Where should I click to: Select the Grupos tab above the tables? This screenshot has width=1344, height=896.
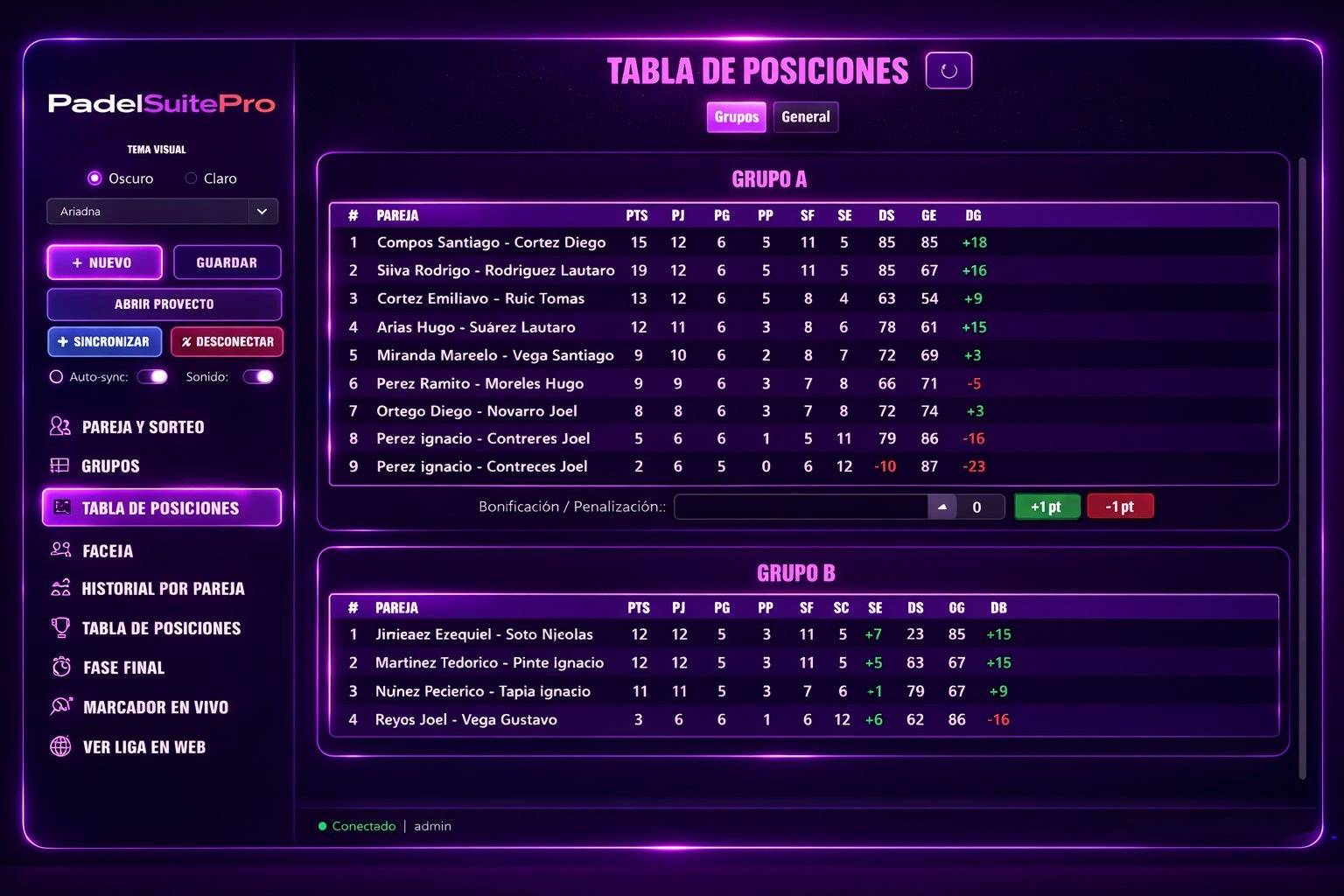point(735,116)
